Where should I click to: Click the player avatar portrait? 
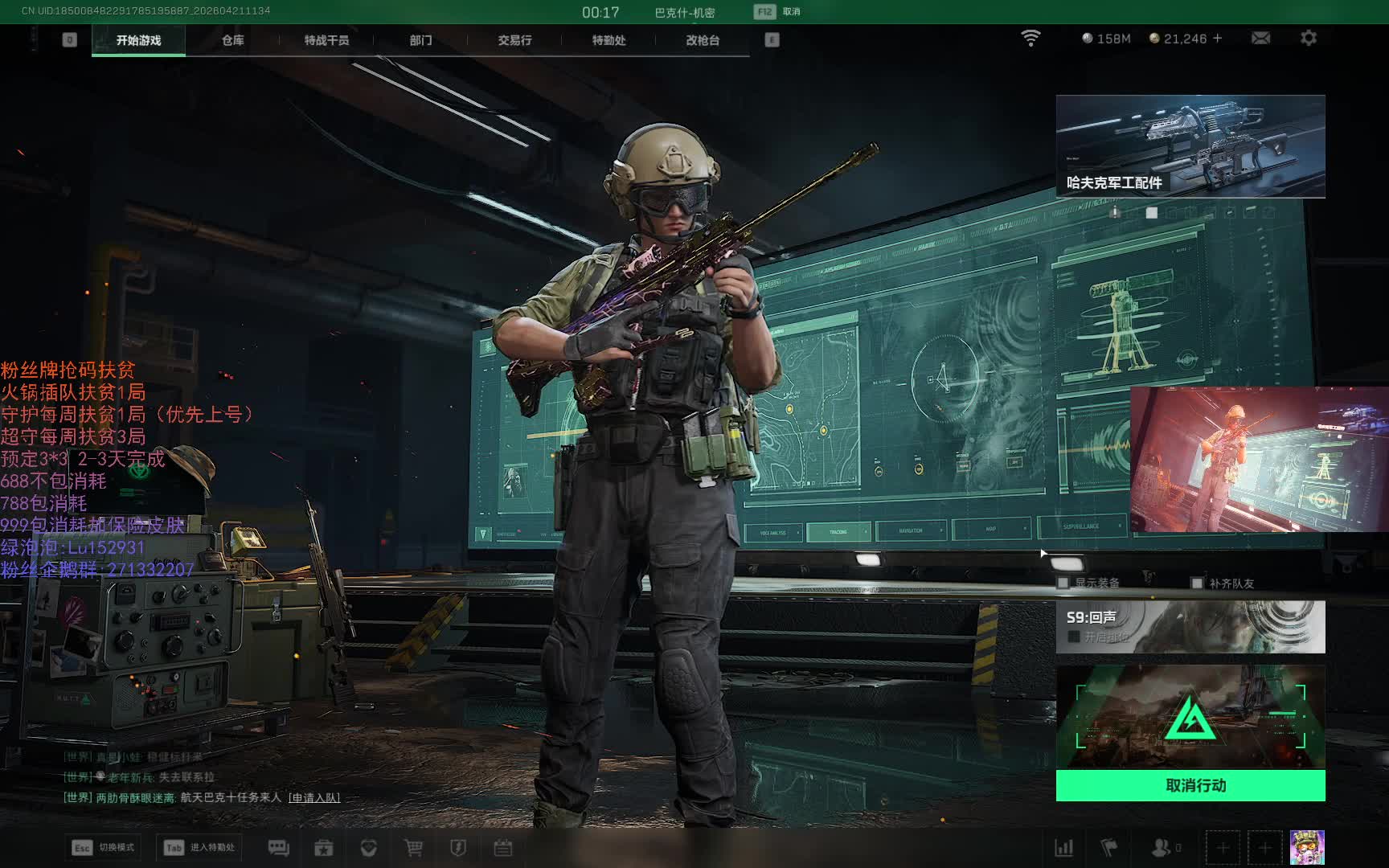click(x=1306, y=847)
